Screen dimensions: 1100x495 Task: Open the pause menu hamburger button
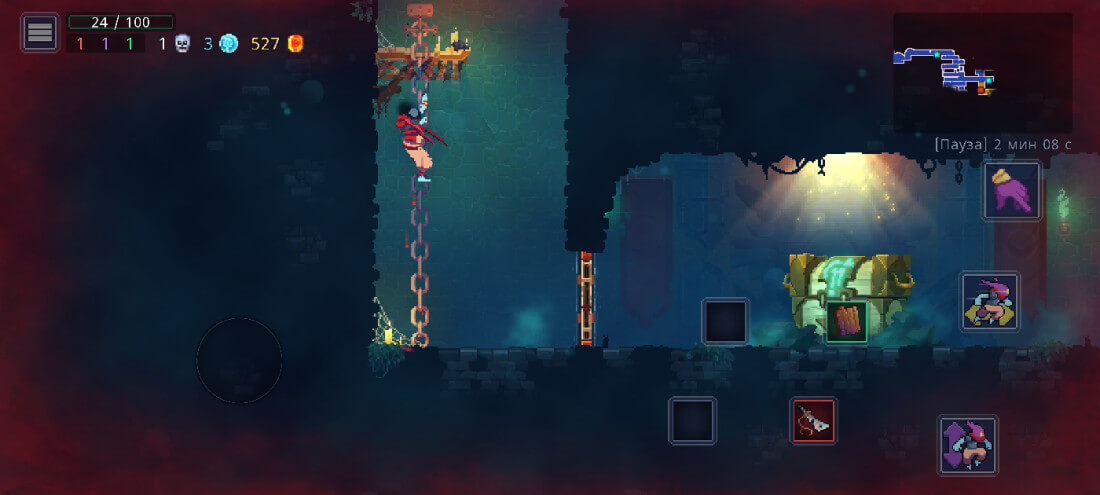(40, 32)
